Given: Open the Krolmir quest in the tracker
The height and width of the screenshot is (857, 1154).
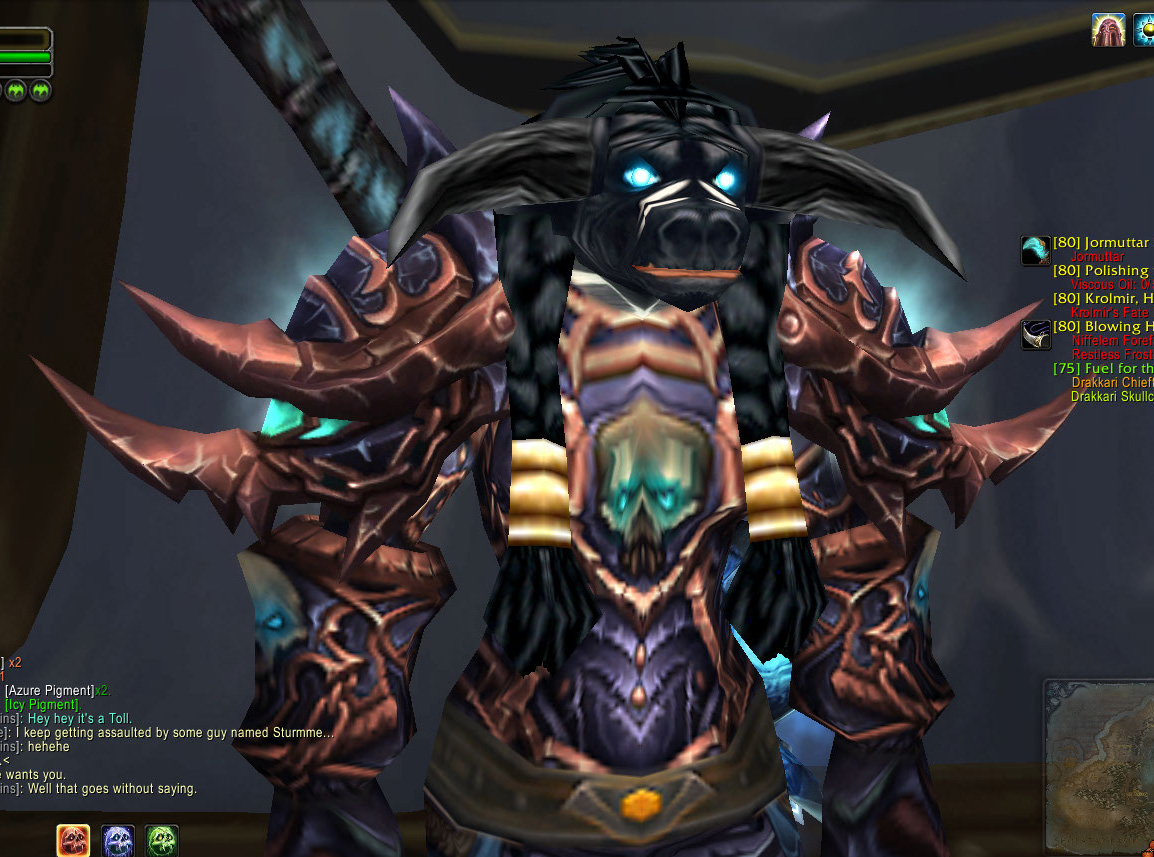Looking at the screenshot, I should 1102,298.
